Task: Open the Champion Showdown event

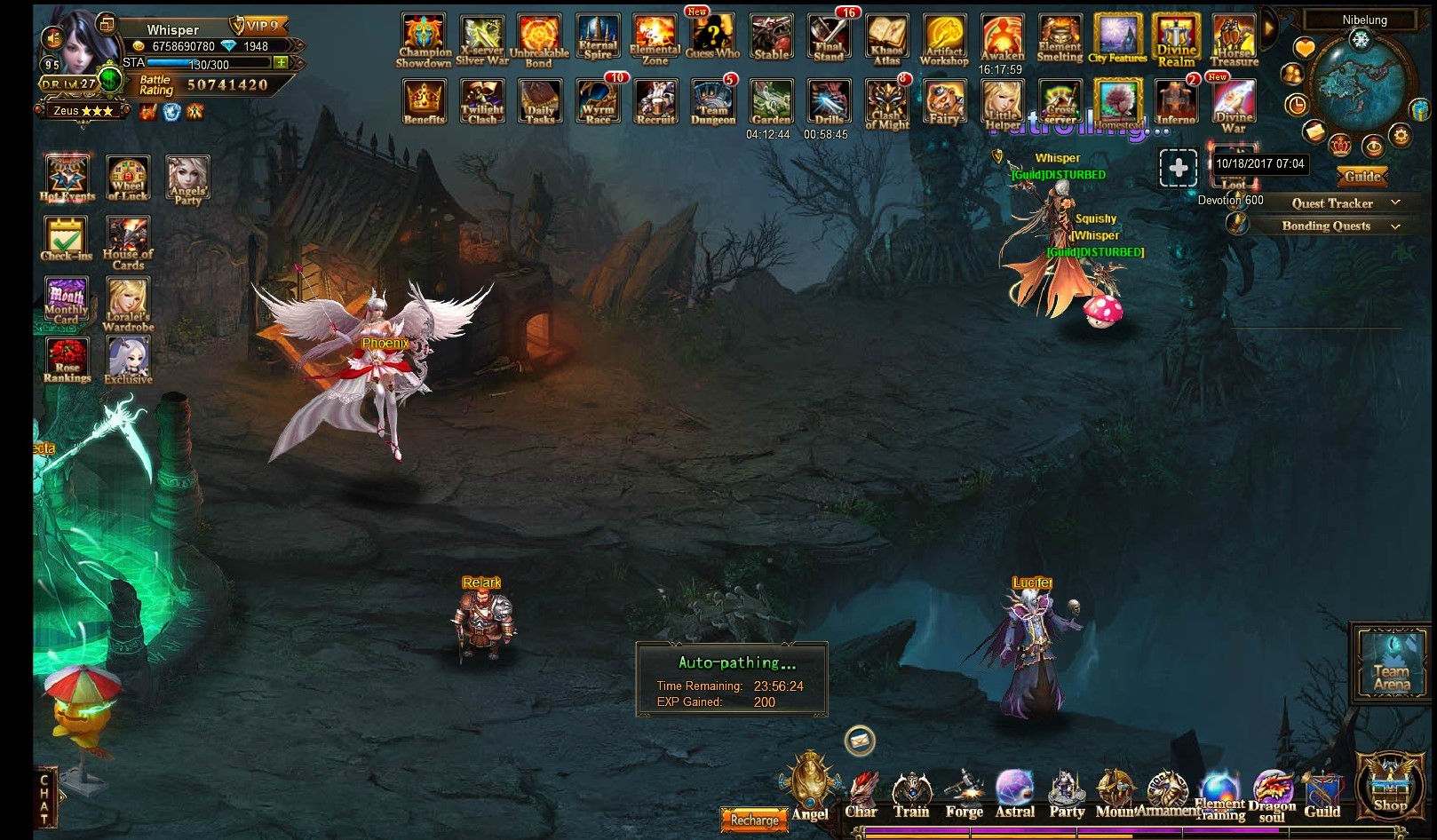Action: click(x=424, y=39)
